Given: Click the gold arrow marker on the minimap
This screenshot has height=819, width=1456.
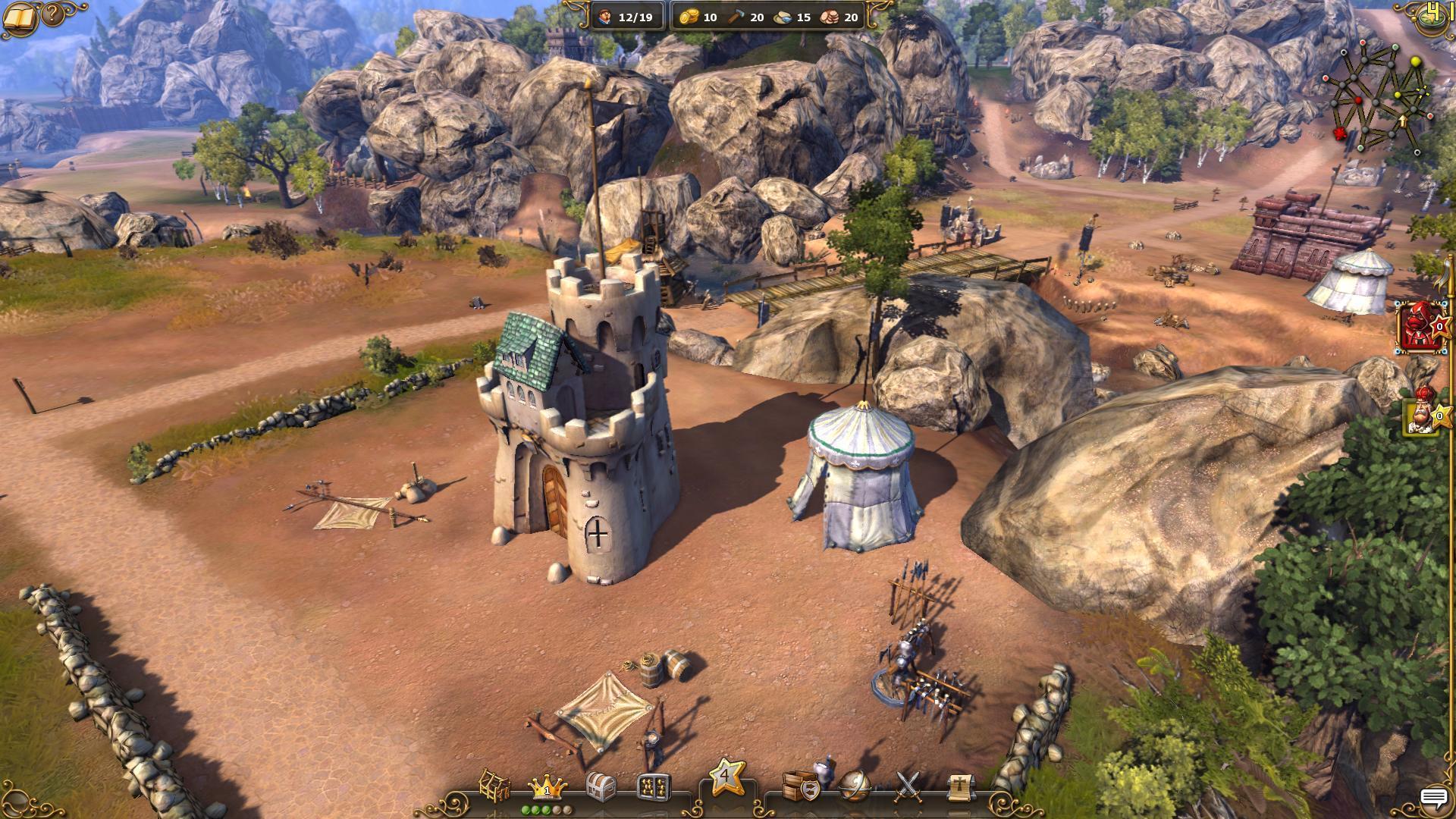Looking at the screenshot, I should click(1402, 121).
